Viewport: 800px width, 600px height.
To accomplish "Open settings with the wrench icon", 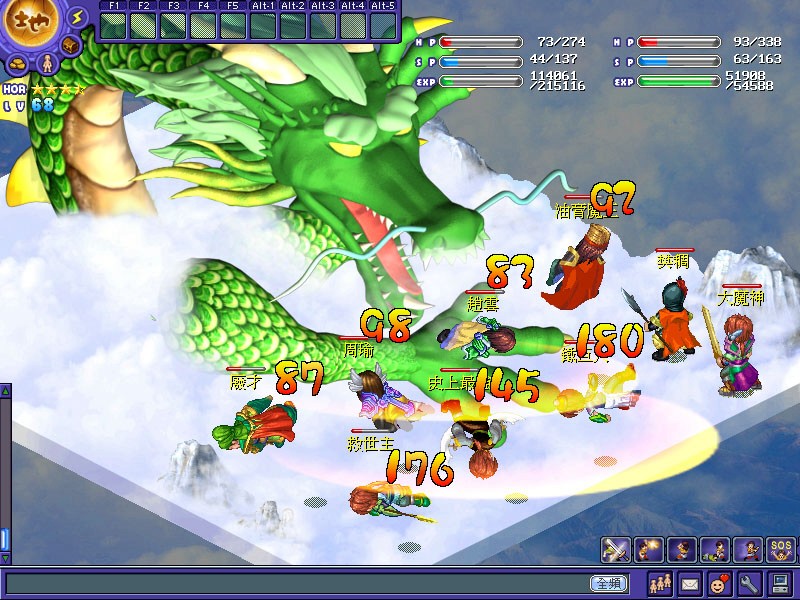I will pyautogui.click(x=749, y=583).
